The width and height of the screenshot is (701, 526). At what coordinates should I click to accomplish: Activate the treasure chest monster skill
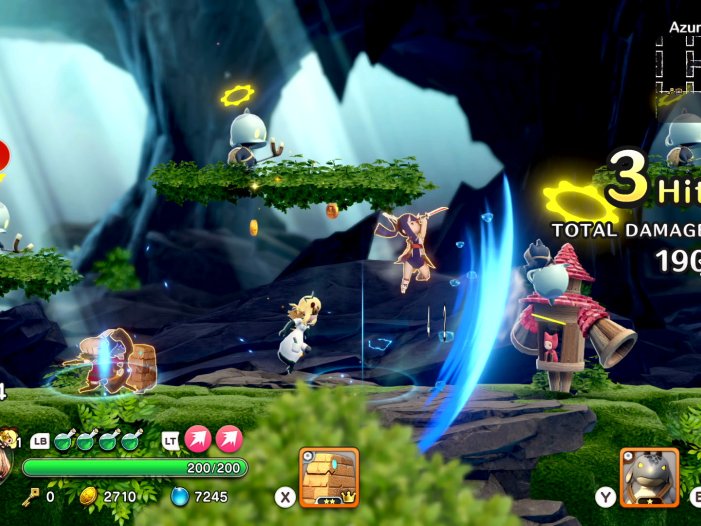(x=329, y=476)
